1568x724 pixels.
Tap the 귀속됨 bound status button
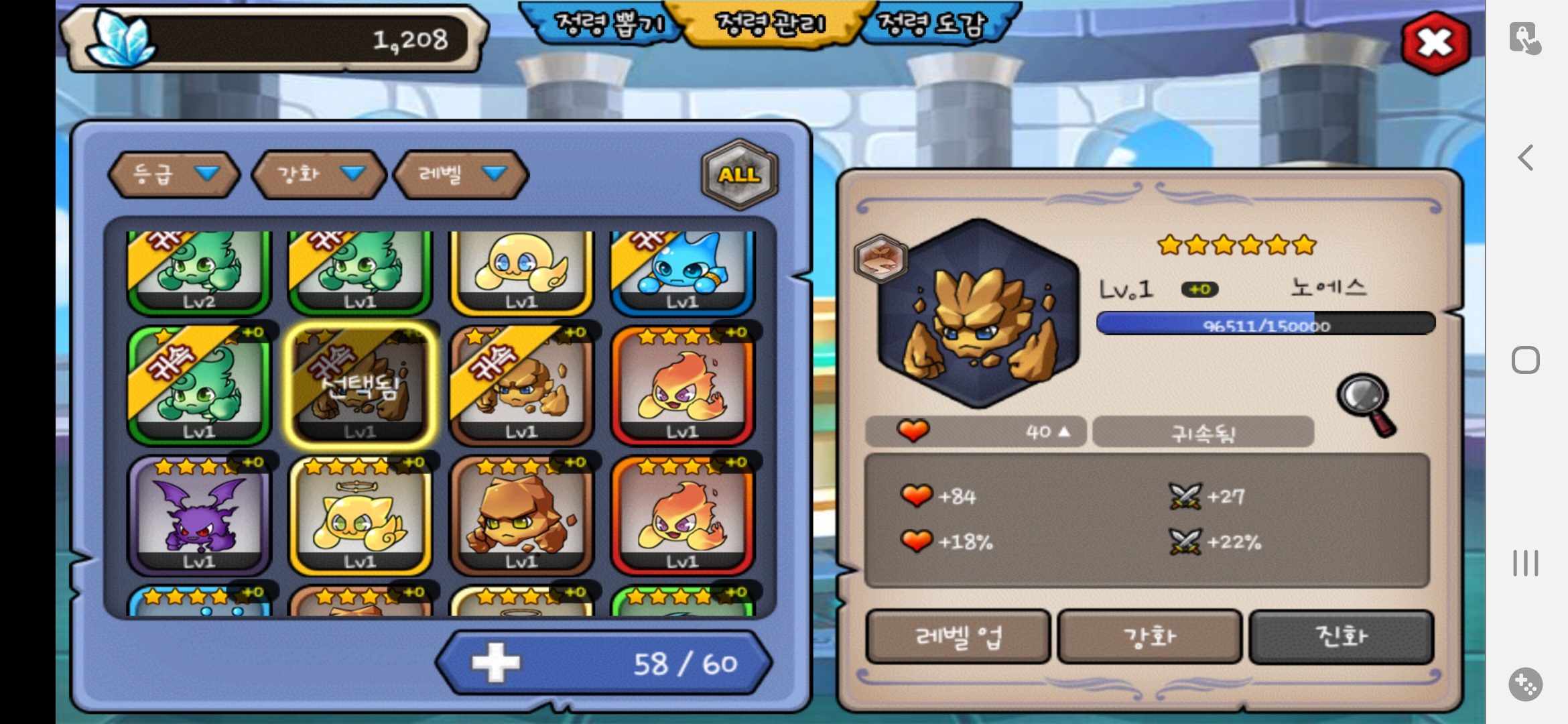1203,432
